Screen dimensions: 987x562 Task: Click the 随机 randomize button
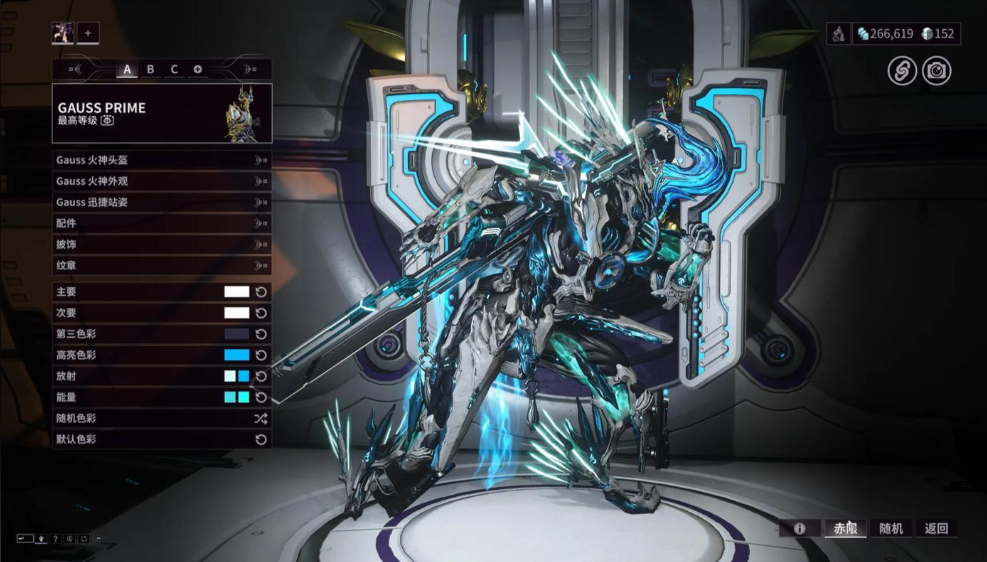click(x=891, y=528)
